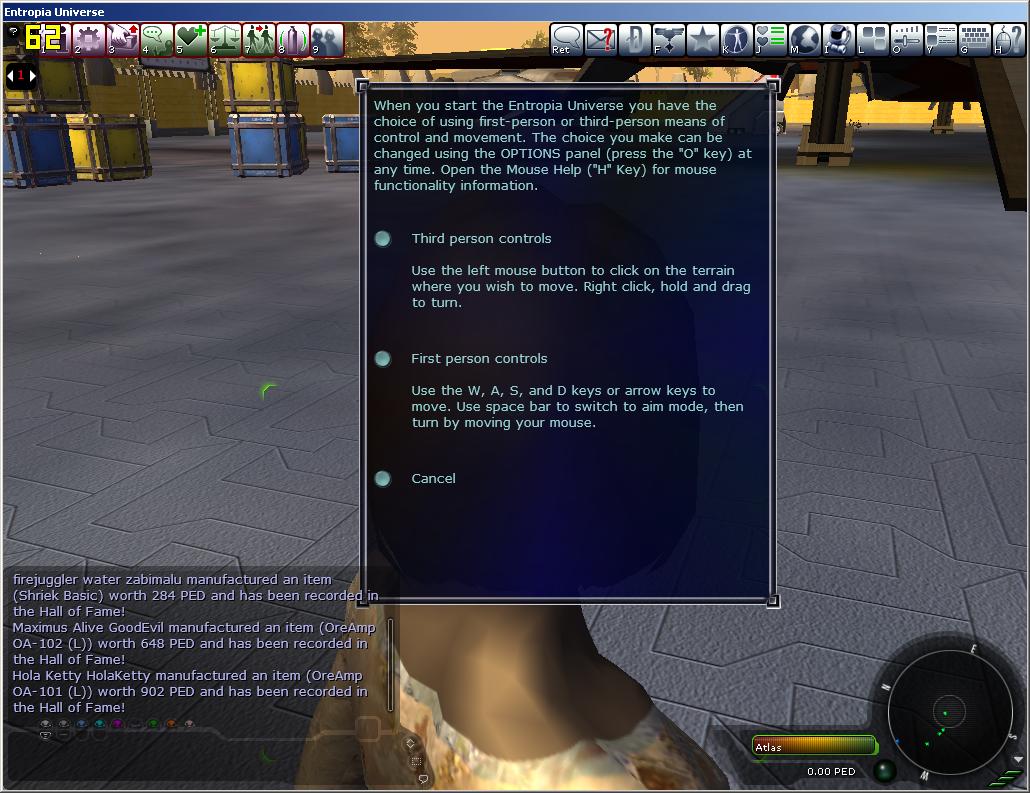Click the star icon in top toolbar

click(x=703, y=39)
